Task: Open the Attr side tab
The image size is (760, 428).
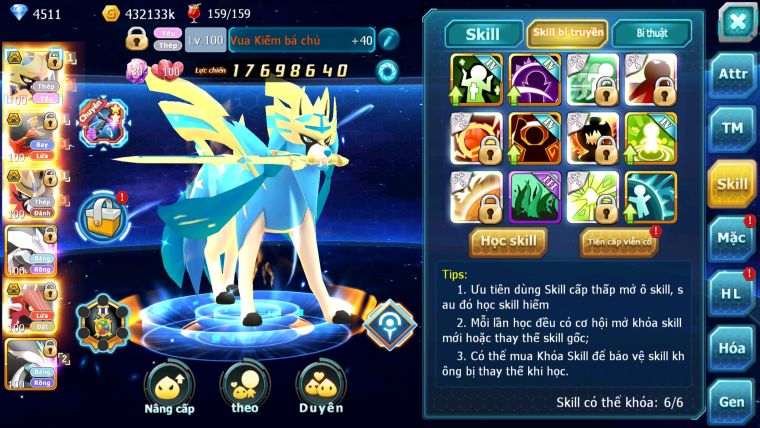Action: [x=732, y=73]
